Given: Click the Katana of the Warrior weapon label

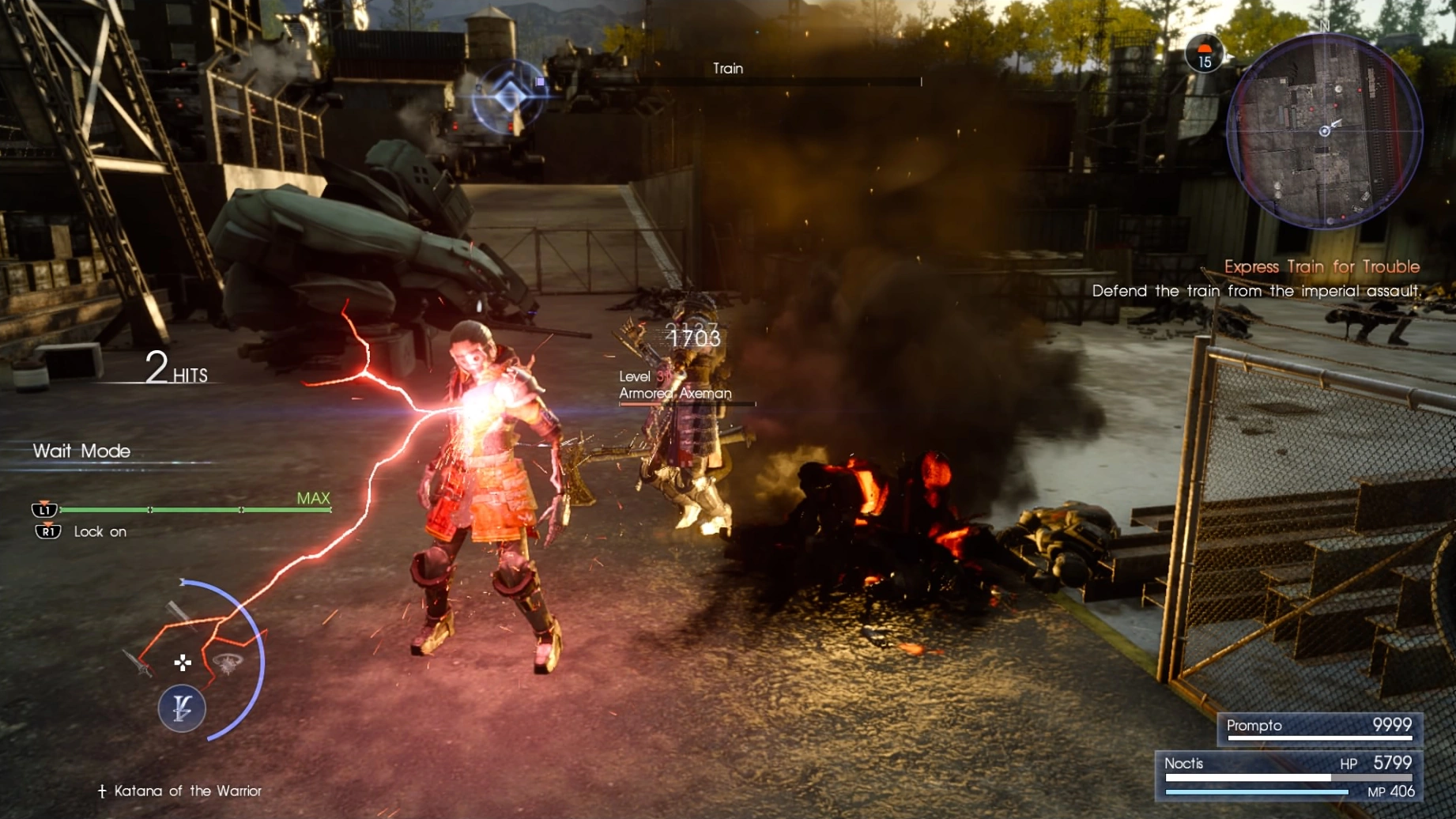Looking at the screenshot, I should (179, 790).
